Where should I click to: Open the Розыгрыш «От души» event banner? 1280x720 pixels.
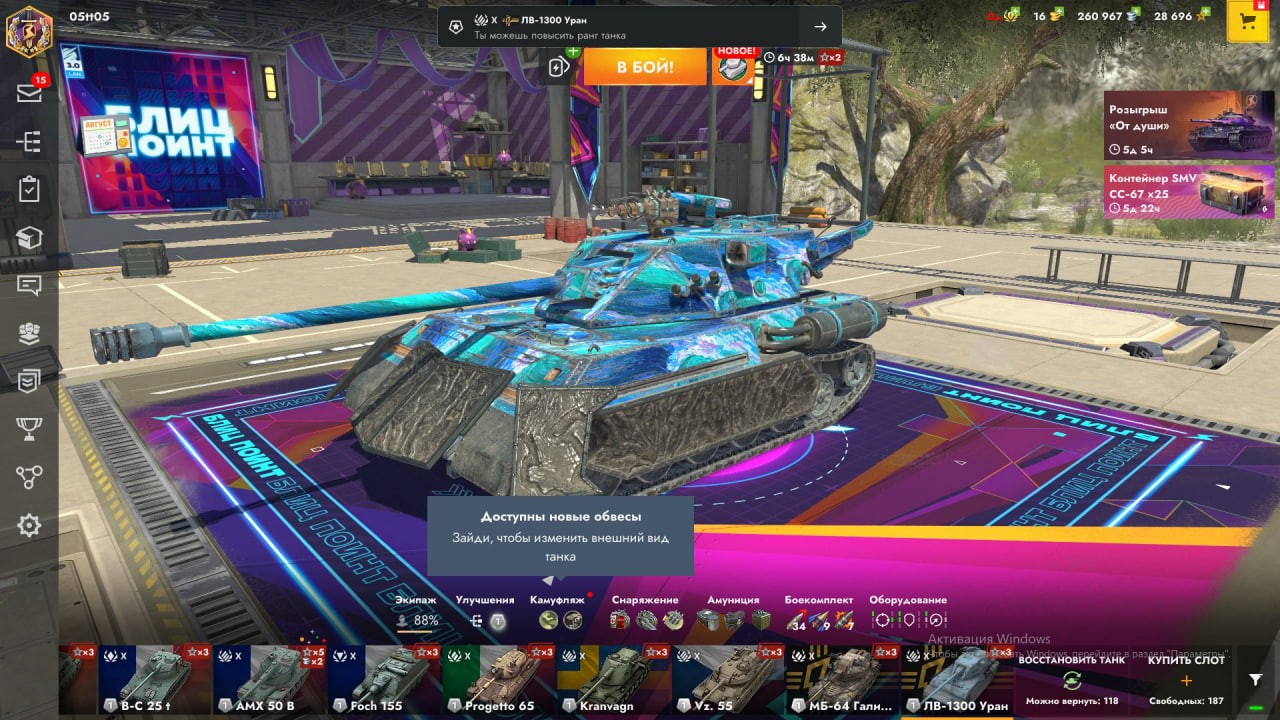click(1189, 125)
